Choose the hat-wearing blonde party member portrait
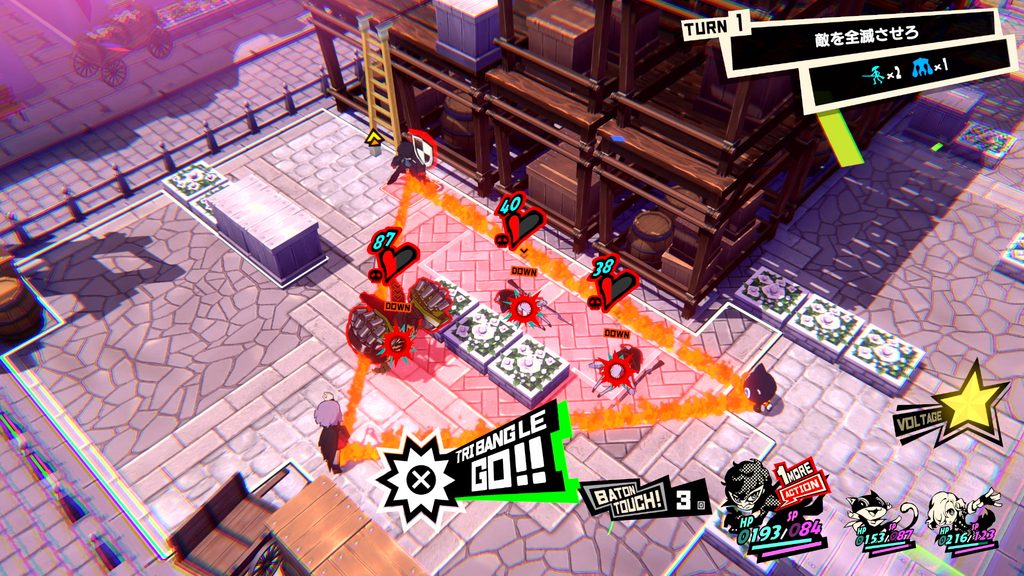Screen dimensions: 1024x576 pyautogui.click(x=946, y=510)
